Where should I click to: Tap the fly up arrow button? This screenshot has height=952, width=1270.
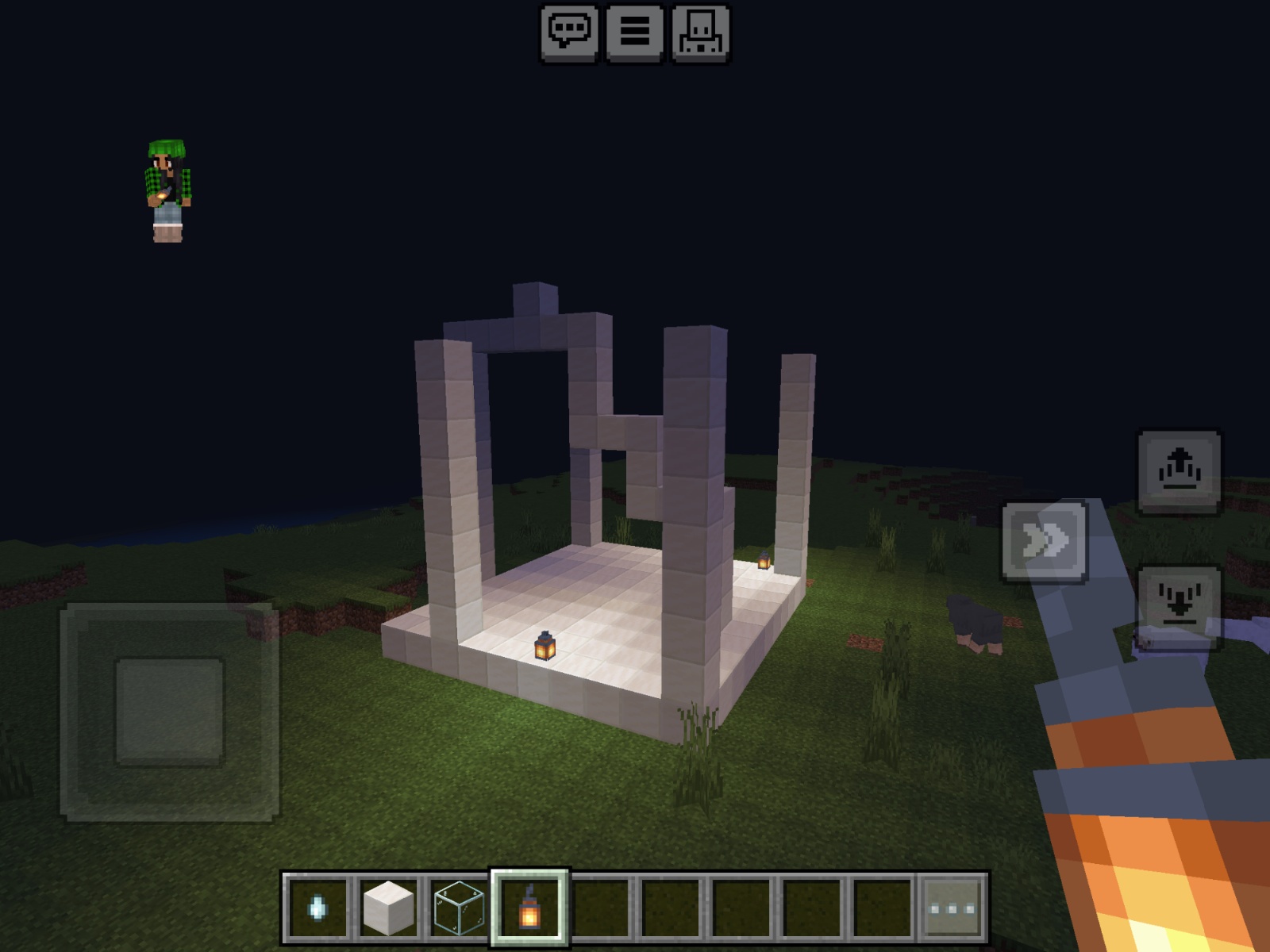click(1180, 472)
